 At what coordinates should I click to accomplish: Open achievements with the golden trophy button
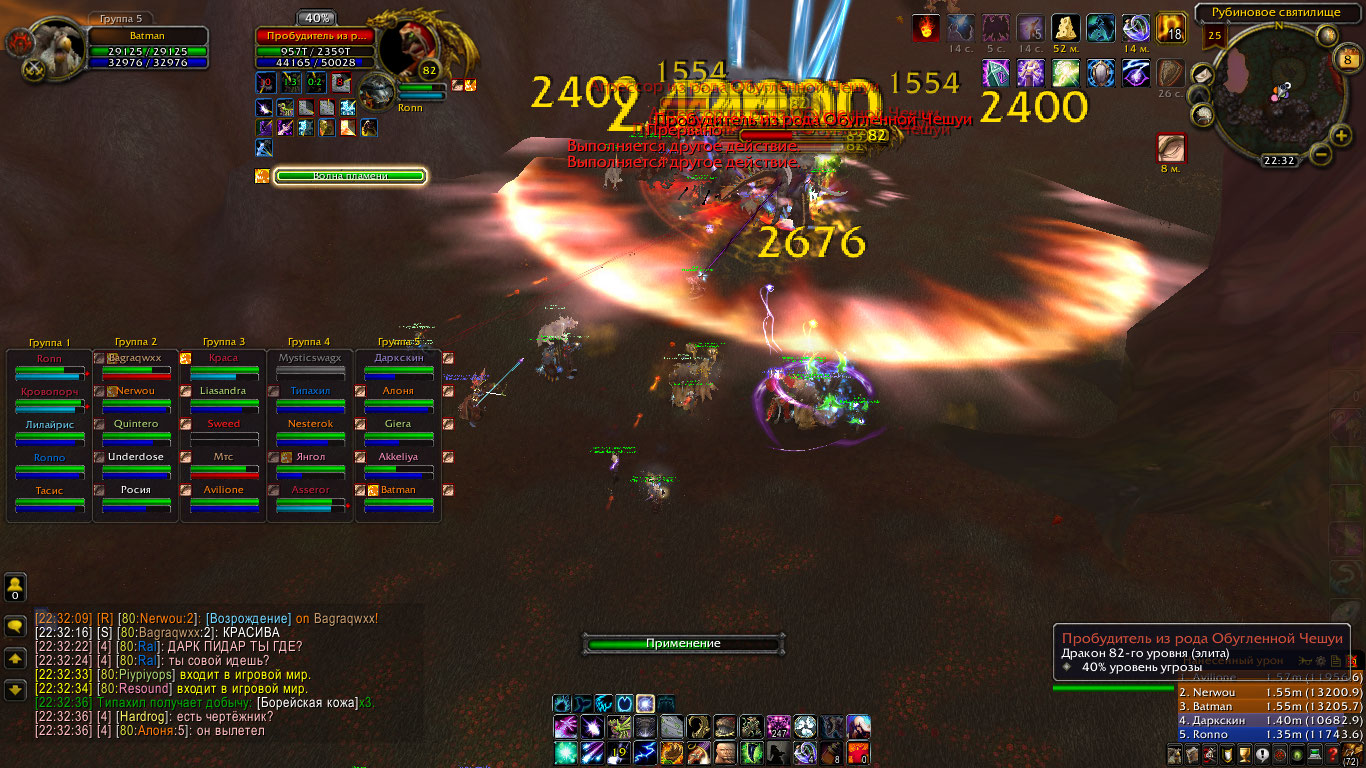1246,755
